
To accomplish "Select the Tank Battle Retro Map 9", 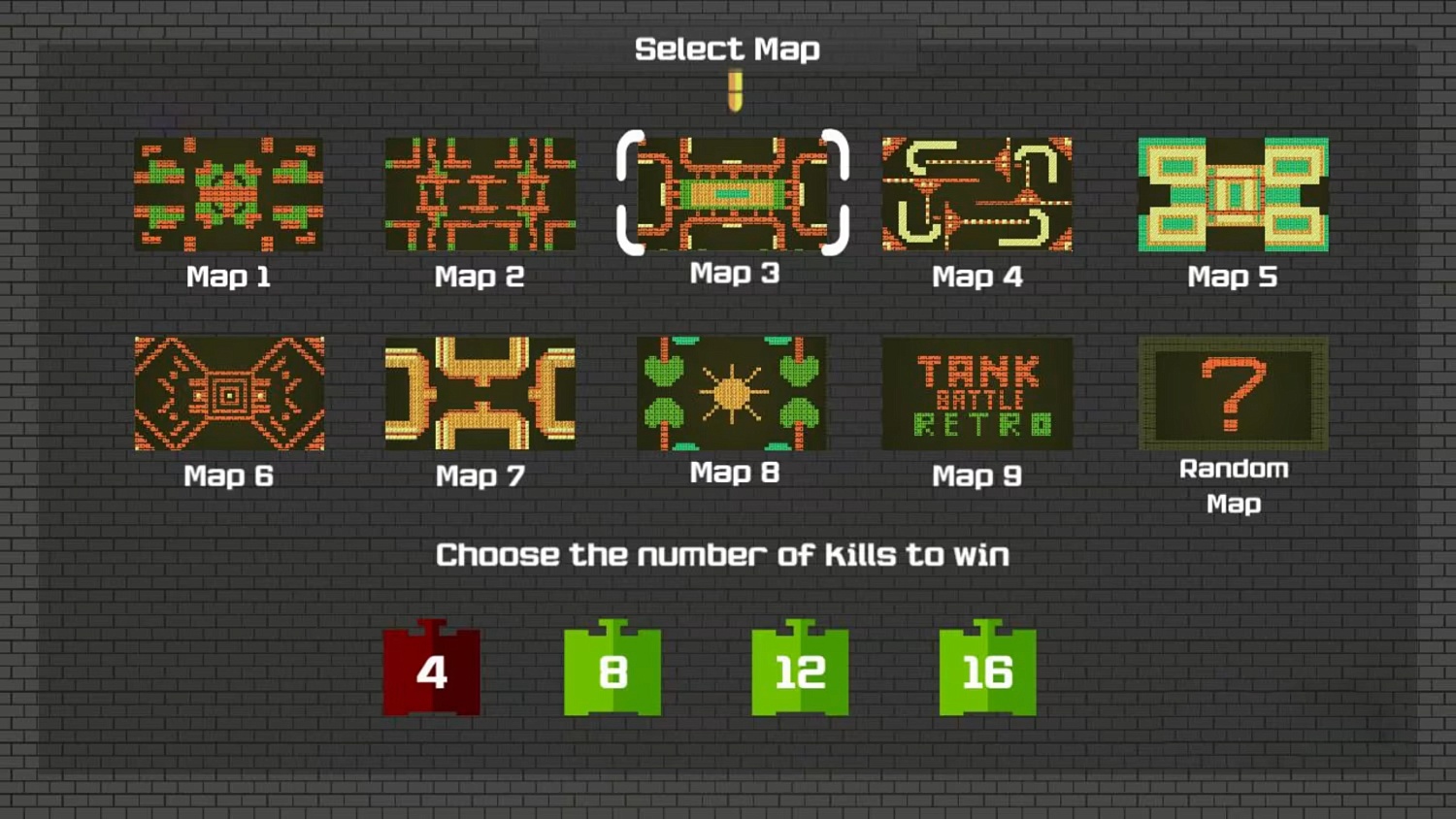I will [x=977, y=393].
